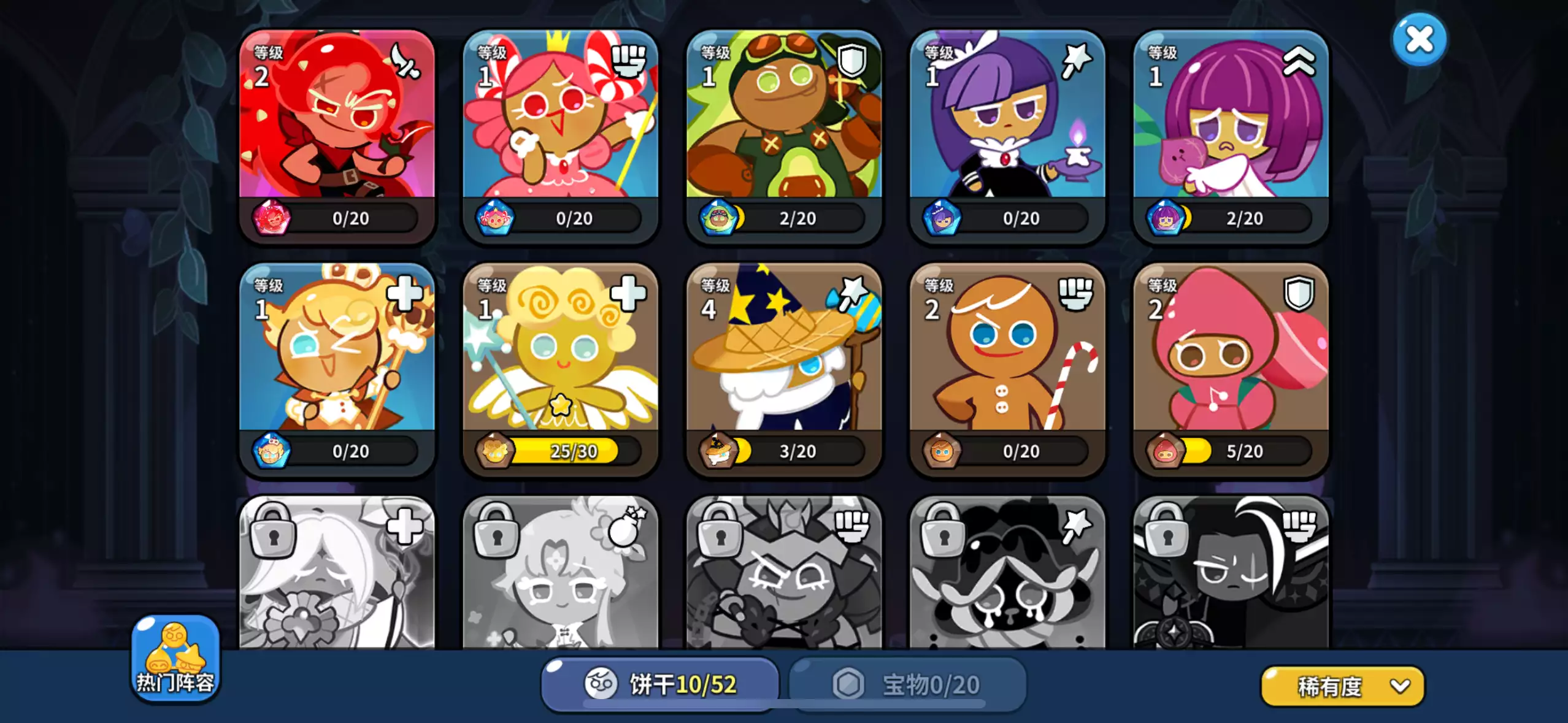Select the sad magenta-haired cookie card

(x=1231, y=135)
